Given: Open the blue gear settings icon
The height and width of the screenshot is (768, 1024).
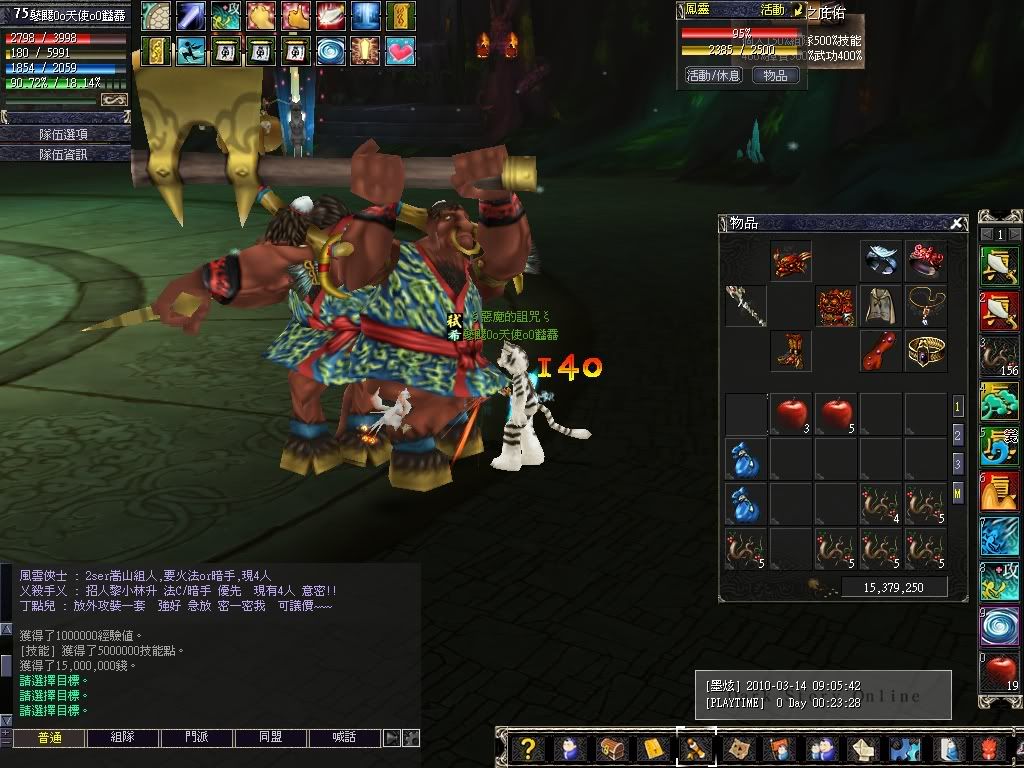Looking at the screenshot, I should (x=904, y=749).
